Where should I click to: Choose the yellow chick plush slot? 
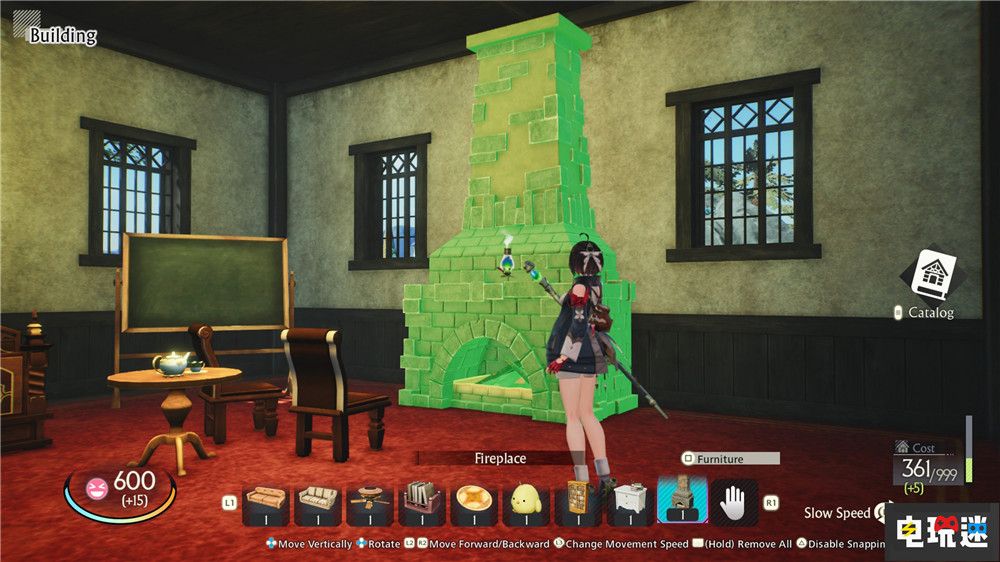pyautogui.click(x=526, y=500)
